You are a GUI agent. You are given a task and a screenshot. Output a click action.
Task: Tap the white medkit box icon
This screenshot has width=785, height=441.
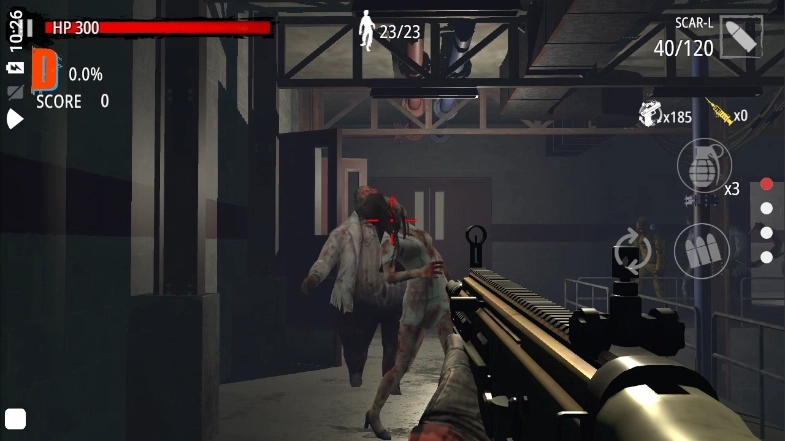651,114
